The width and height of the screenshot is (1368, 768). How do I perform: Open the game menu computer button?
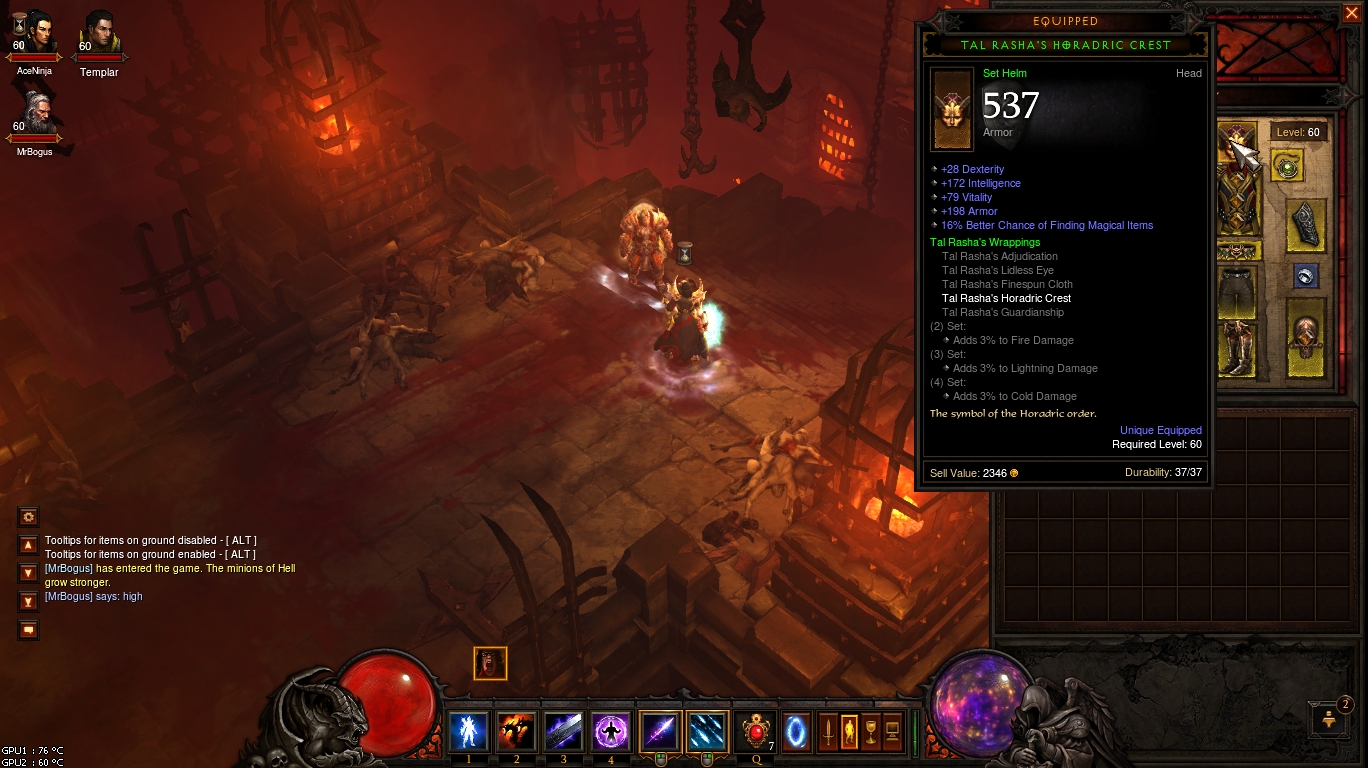[x=893, y=732]
